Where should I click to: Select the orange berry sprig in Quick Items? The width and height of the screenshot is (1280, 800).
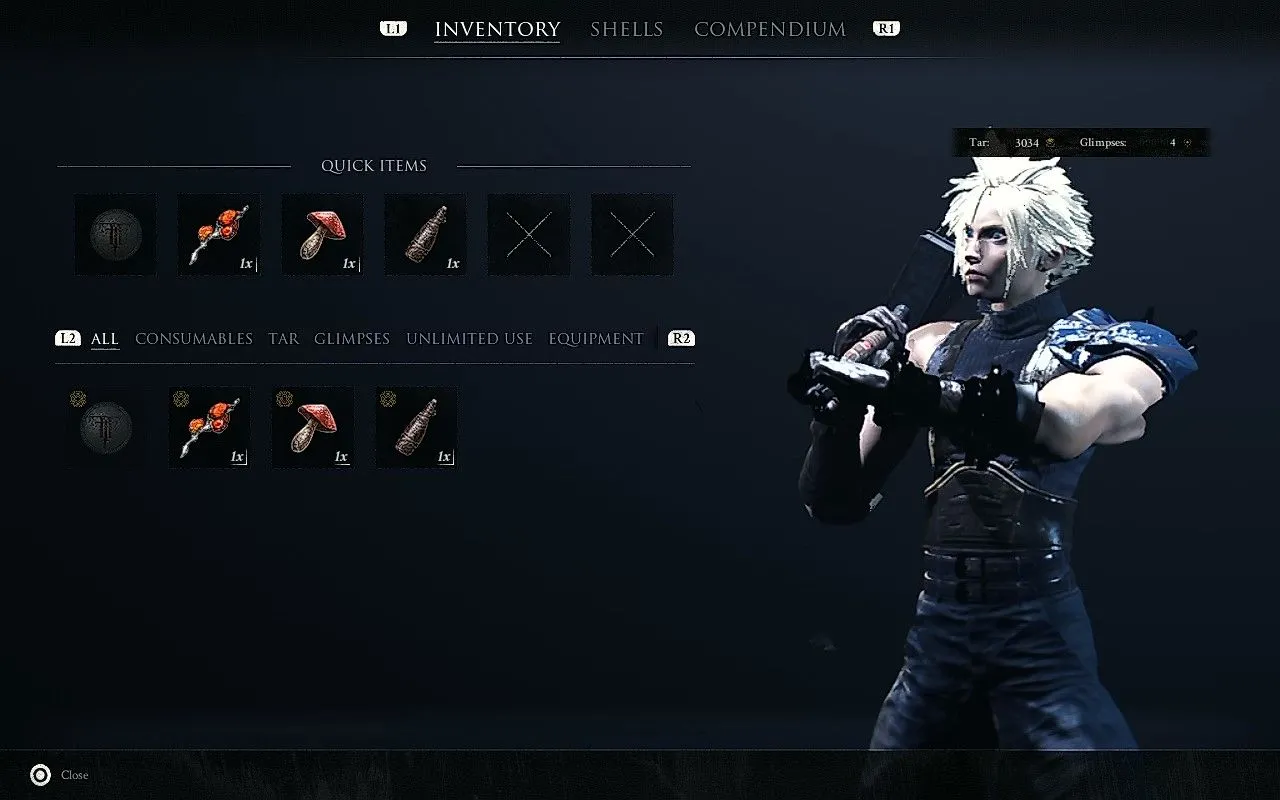pyautogui.click(x=219, y=235)
